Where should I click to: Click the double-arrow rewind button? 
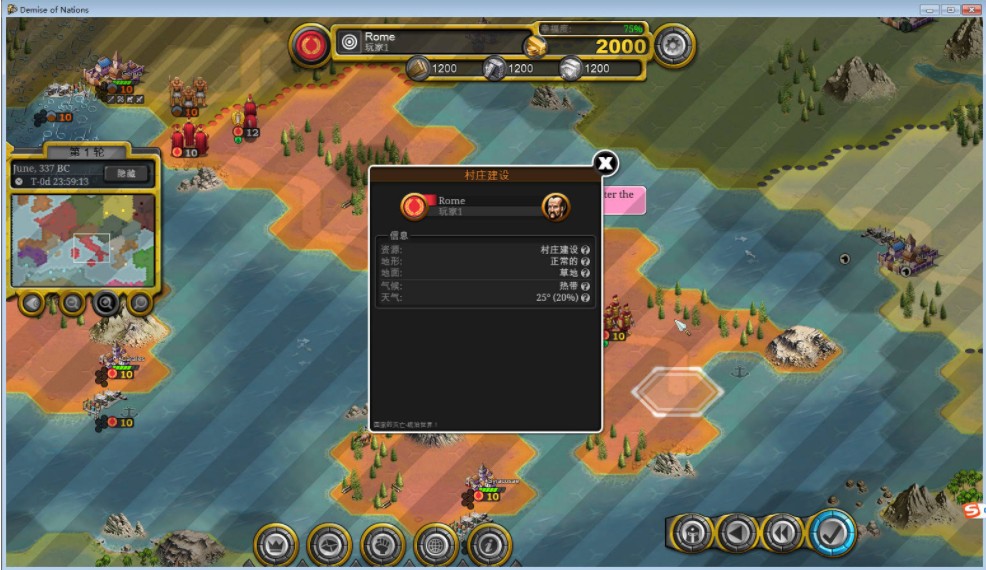784,533
